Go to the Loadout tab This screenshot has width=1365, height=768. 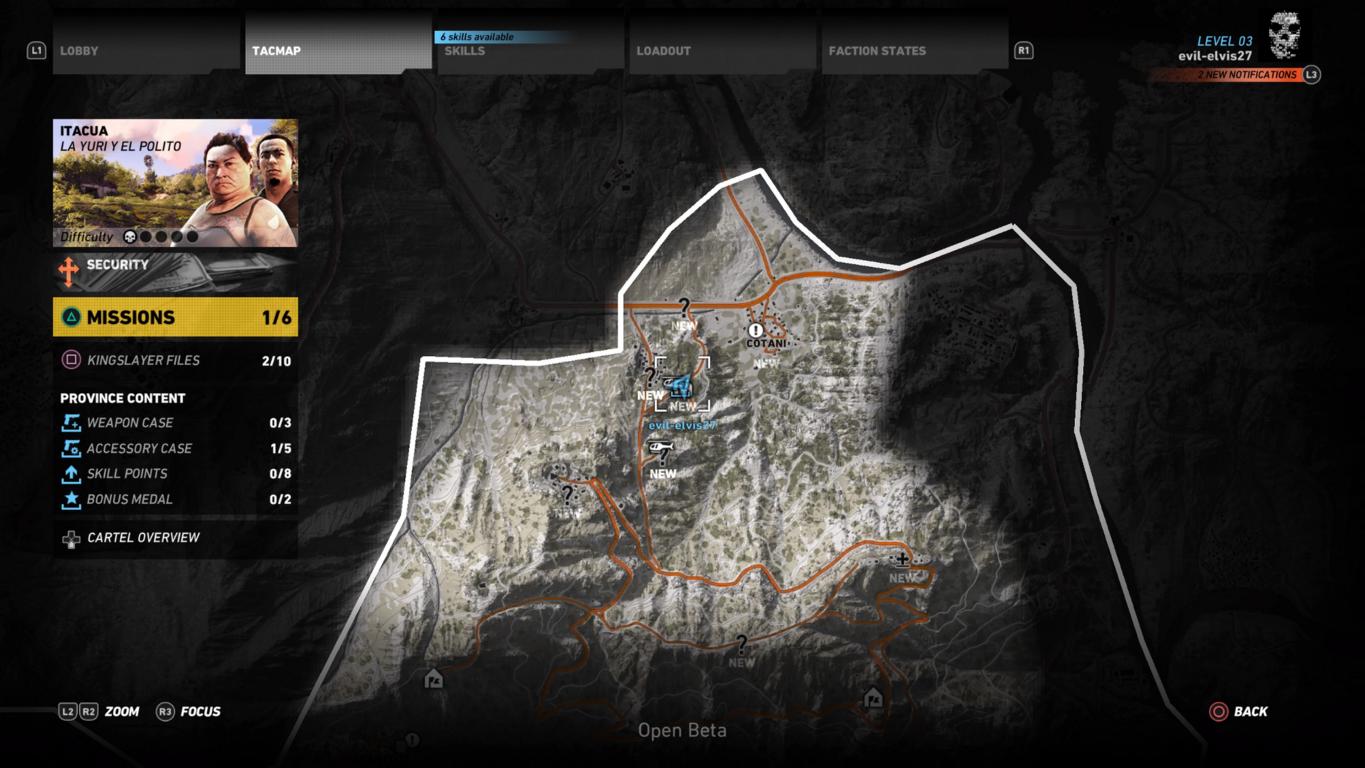(722, 50)
